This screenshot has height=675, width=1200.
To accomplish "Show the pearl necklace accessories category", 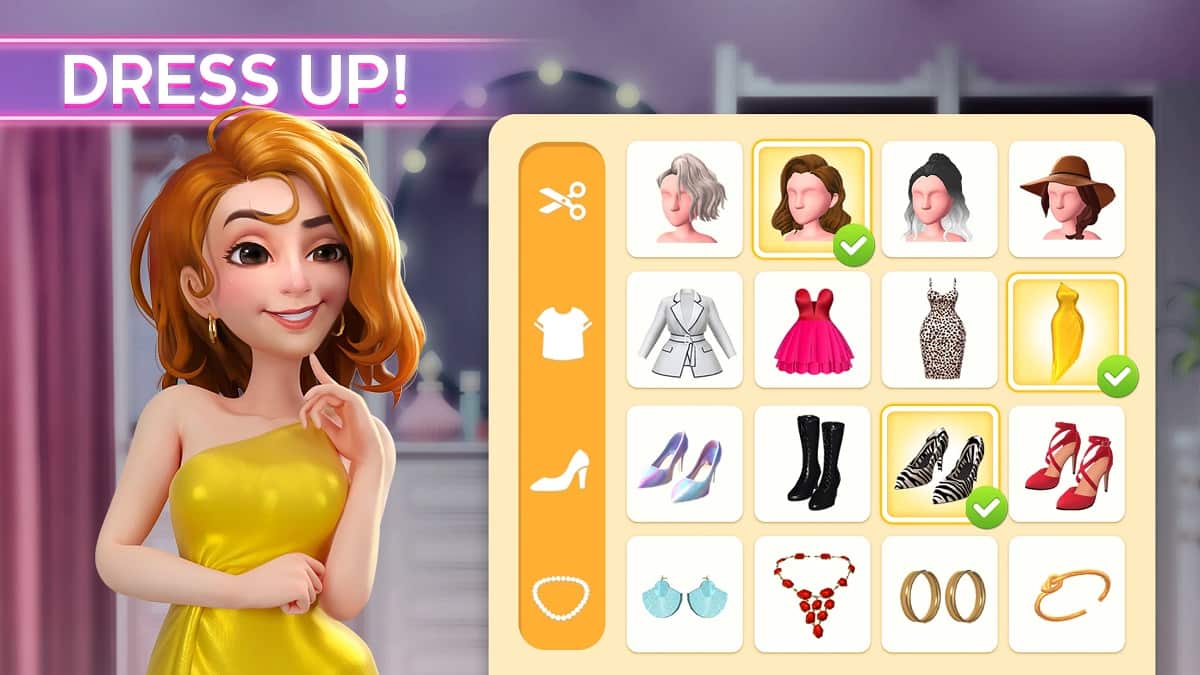I will click(561, 597).
